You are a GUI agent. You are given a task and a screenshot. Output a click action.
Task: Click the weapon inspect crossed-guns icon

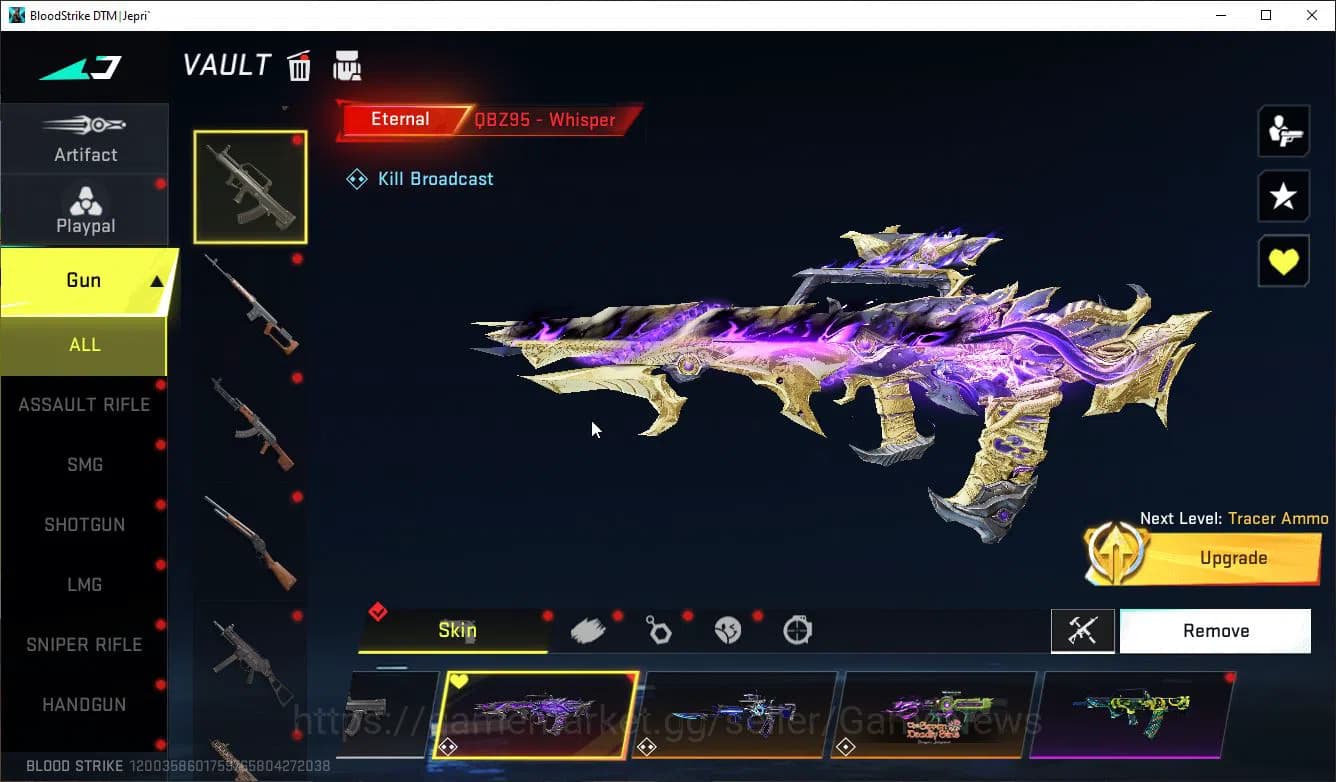[1083, 631]
